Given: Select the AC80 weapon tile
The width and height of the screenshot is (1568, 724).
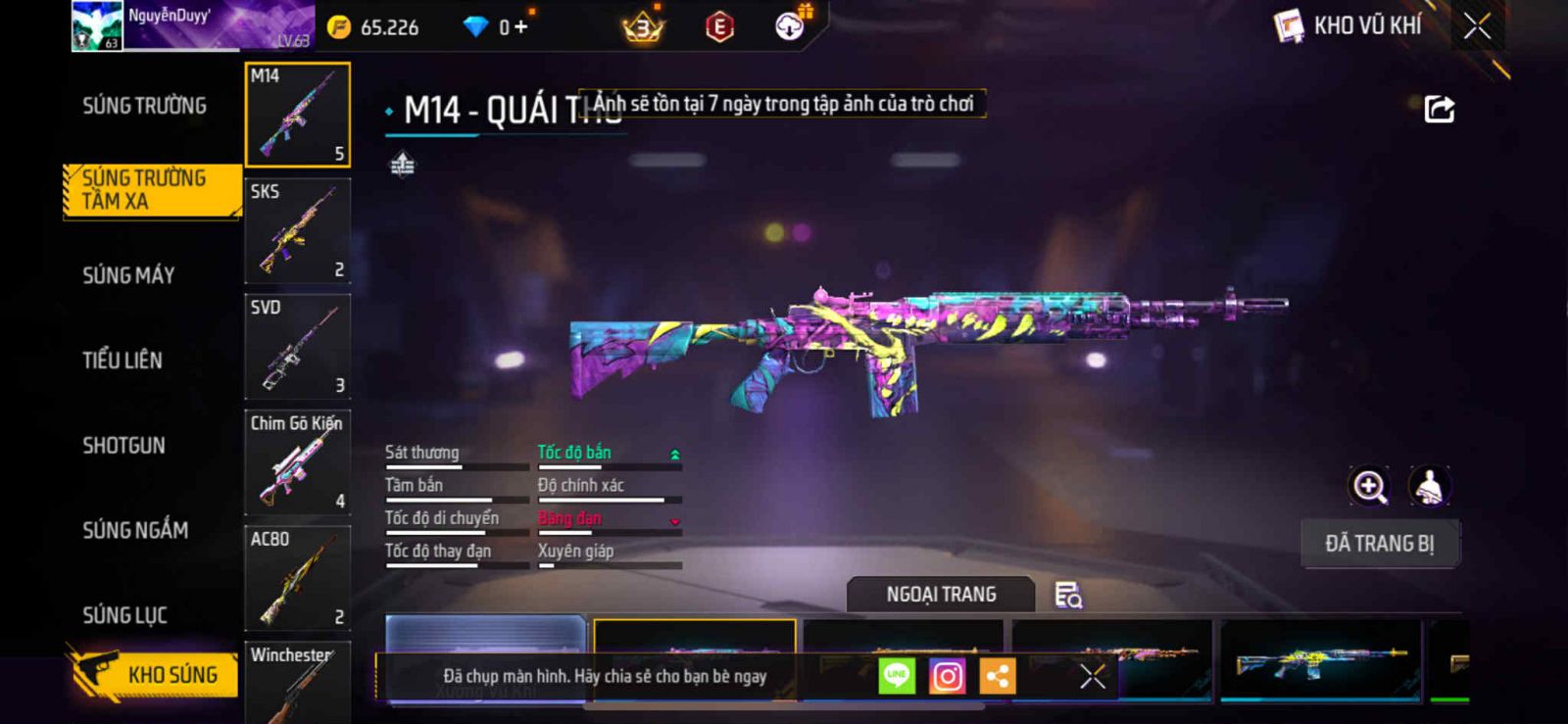Looking at the screenshot, I should click(x=297, y=578).
